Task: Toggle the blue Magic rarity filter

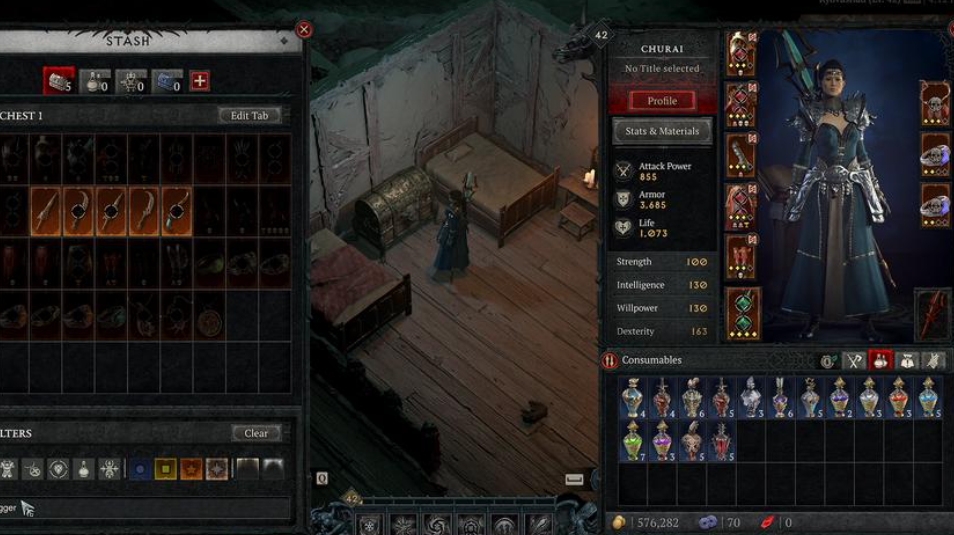Action: 140,468
